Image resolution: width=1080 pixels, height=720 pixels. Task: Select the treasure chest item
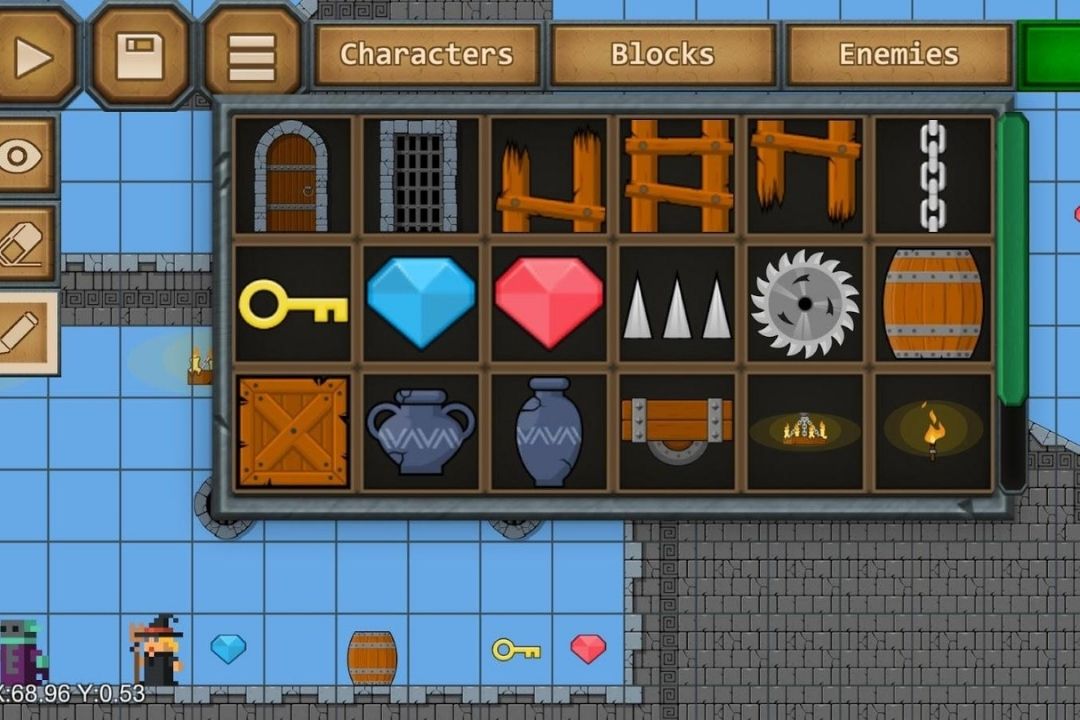[677, 432]
